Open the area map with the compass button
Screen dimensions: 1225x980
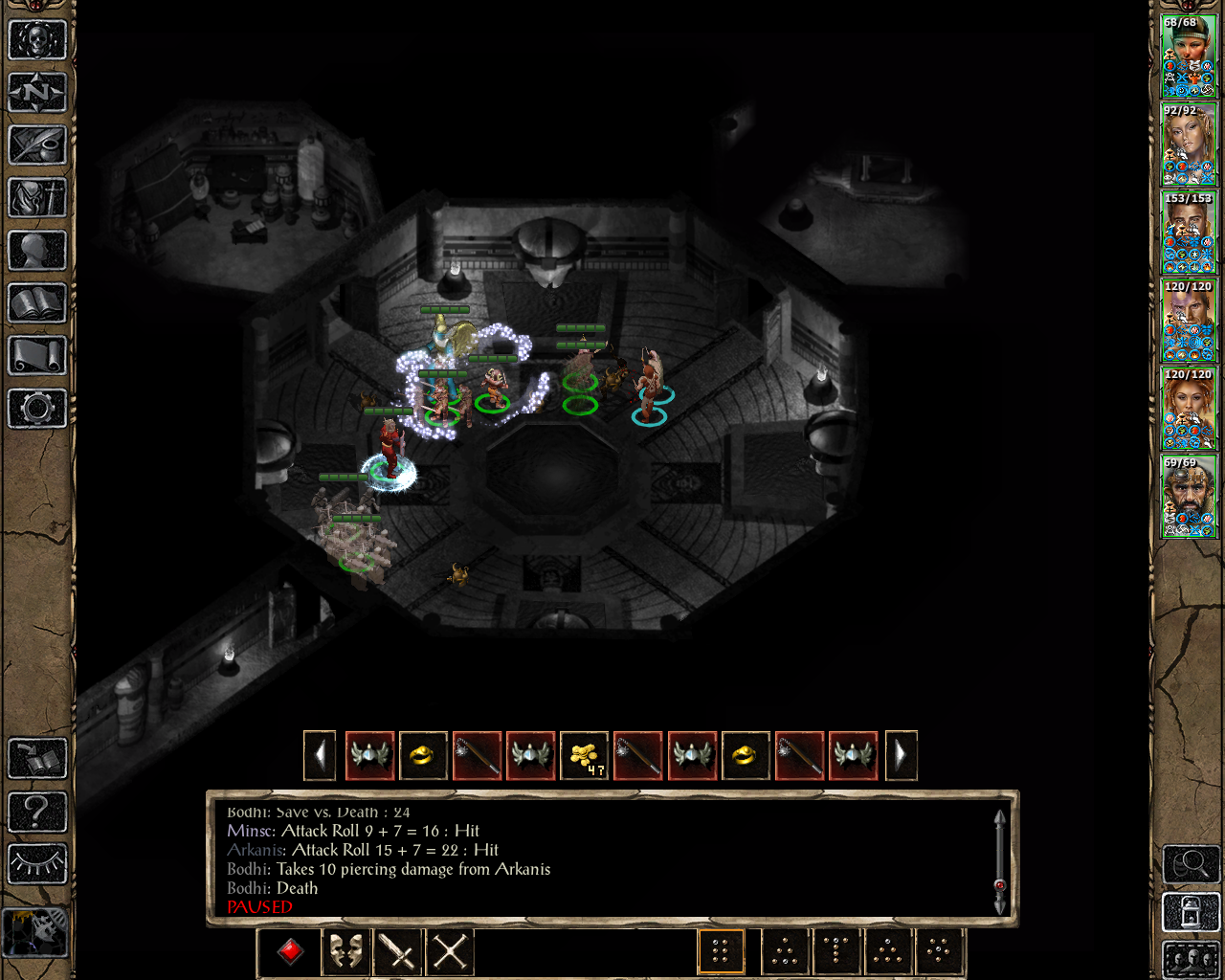pos(37,93)
